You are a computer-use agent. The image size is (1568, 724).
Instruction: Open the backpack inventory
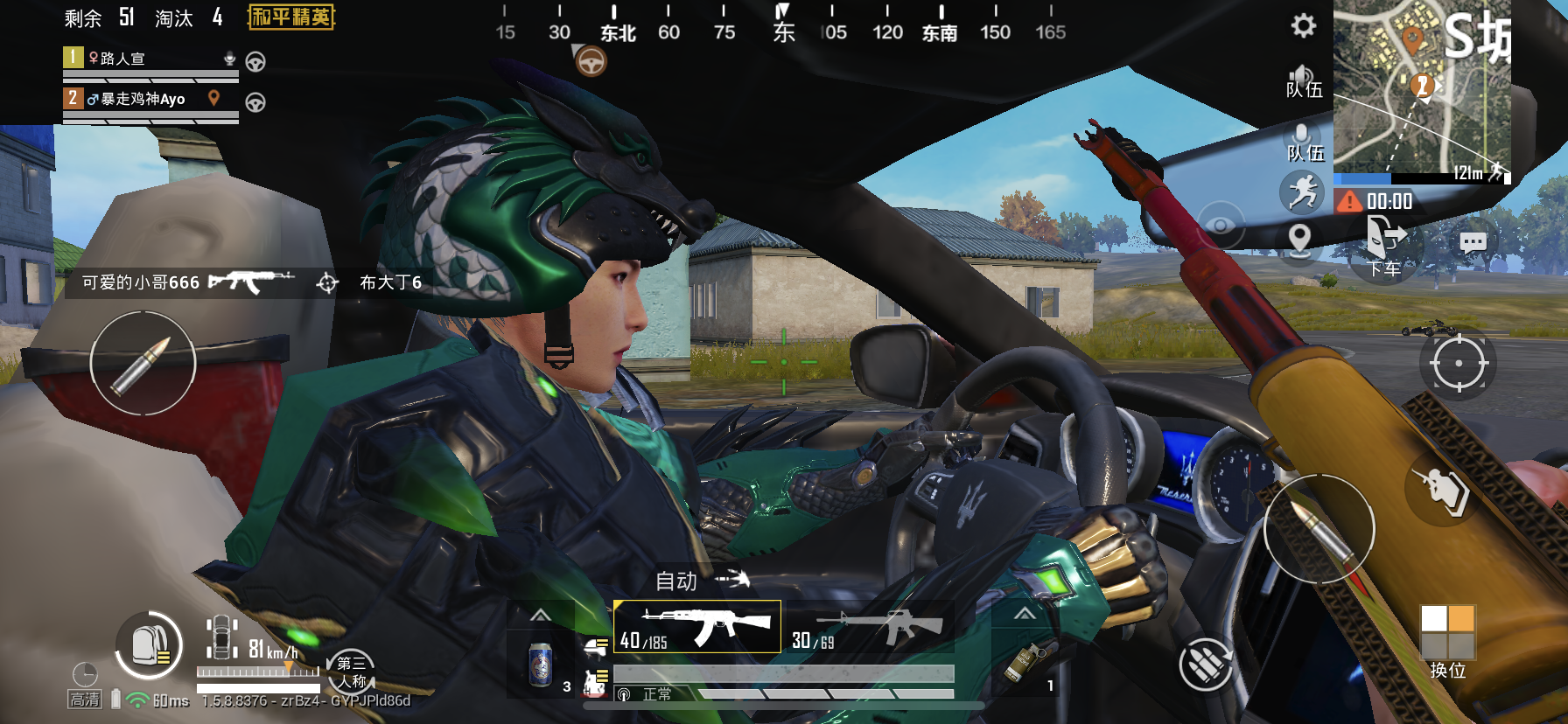[x=150, y=645]
